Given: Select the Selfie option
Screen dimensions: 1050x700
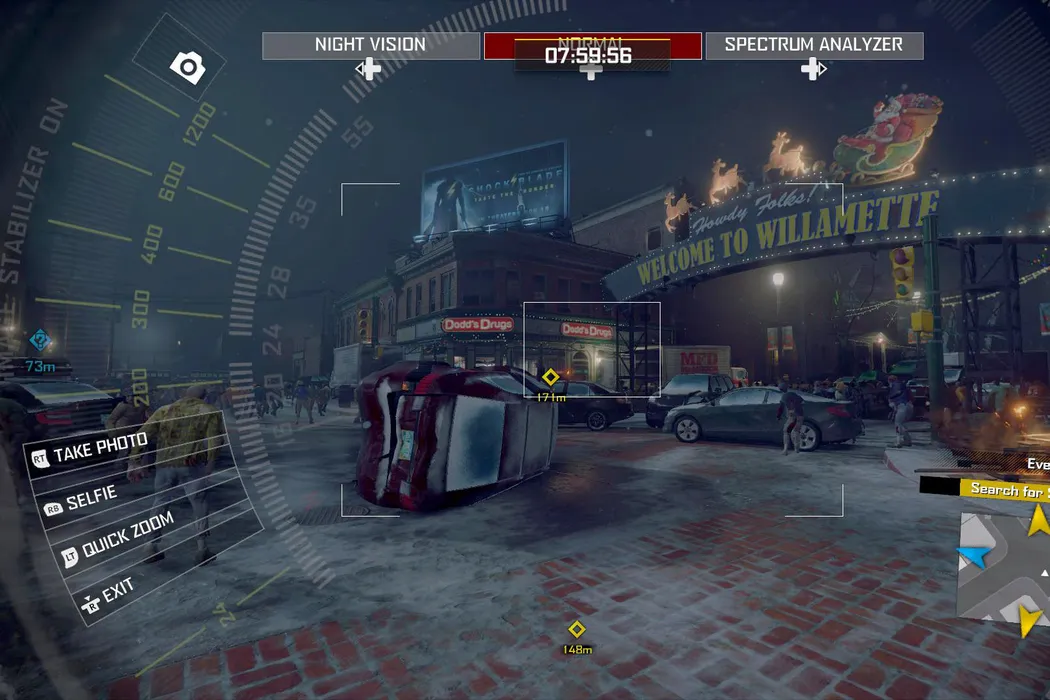Looking at the screenshot, I should [x=91, y=499].
